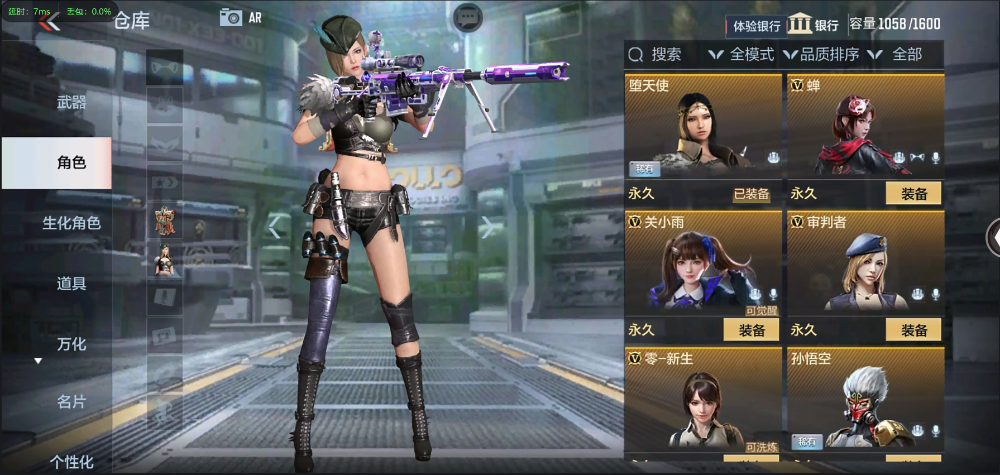1000x475 pixels.
Task: Open the chat bubble icon
Action: coord(467,17)
